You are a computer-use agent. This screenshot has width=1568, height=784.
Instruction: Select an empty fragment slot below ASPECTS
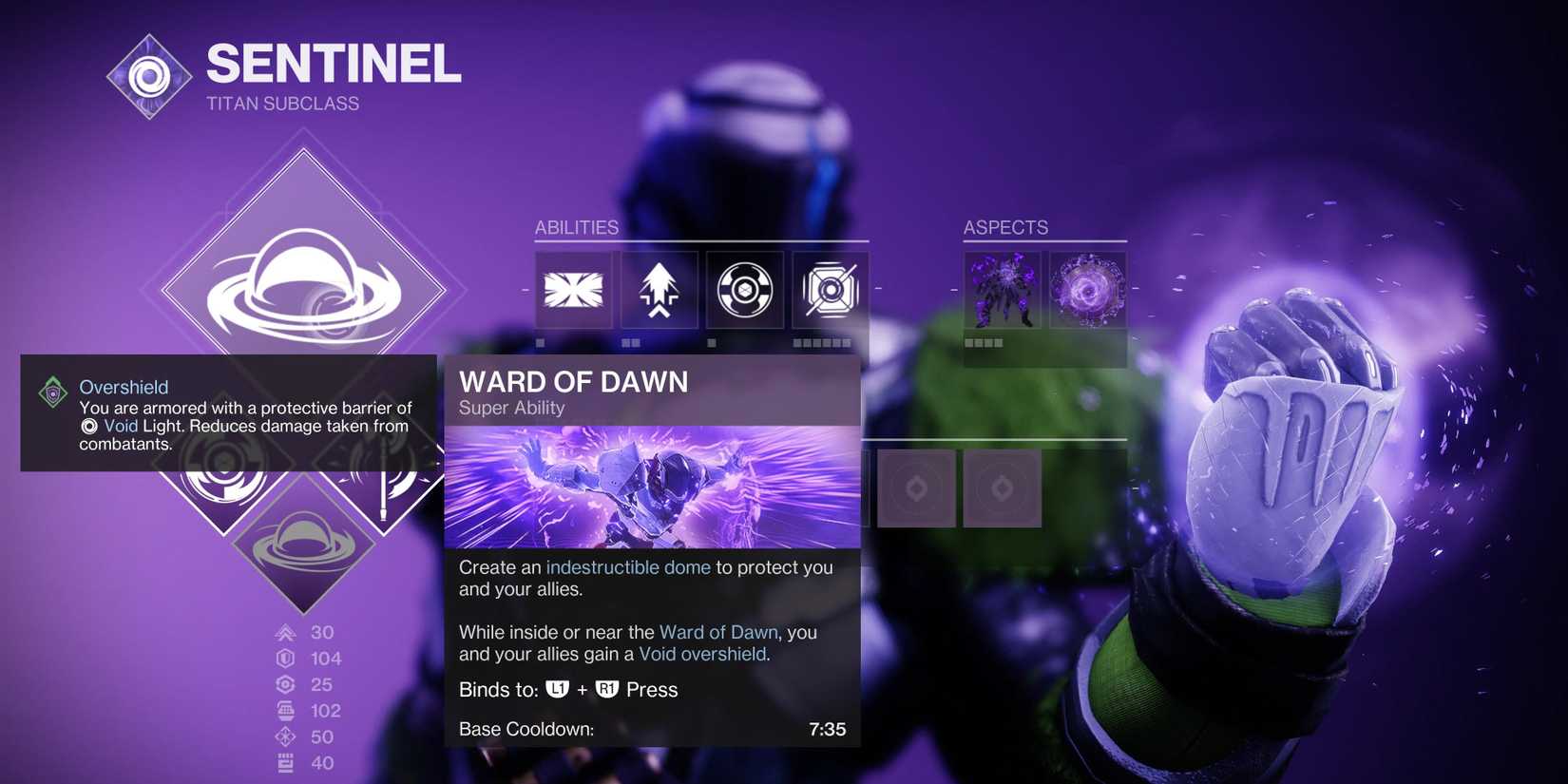click(916, 488)
